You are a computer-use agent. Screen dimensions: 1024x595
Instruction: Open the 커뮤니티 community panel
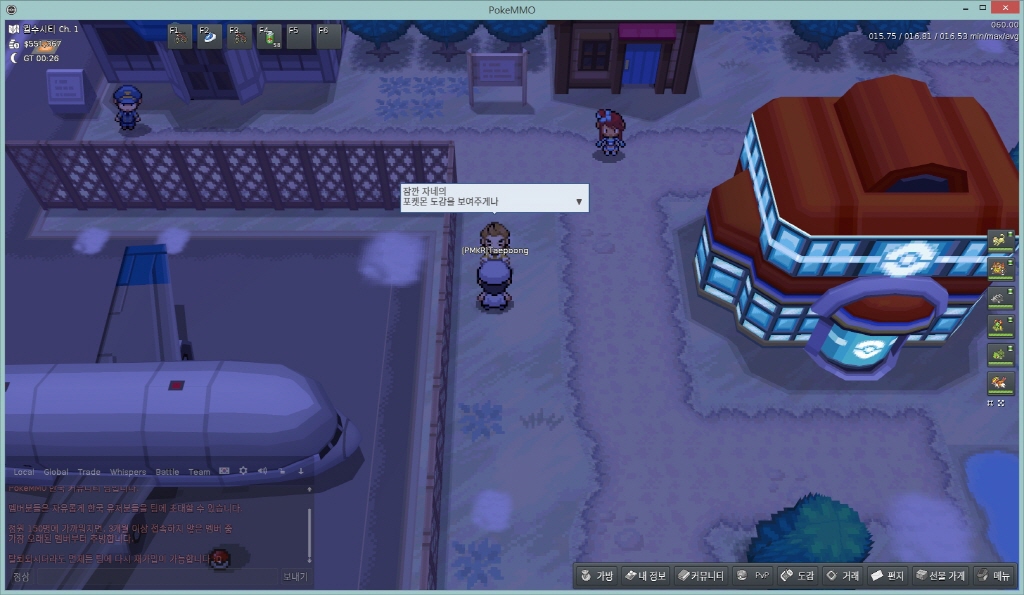click(x=699, y=576)
